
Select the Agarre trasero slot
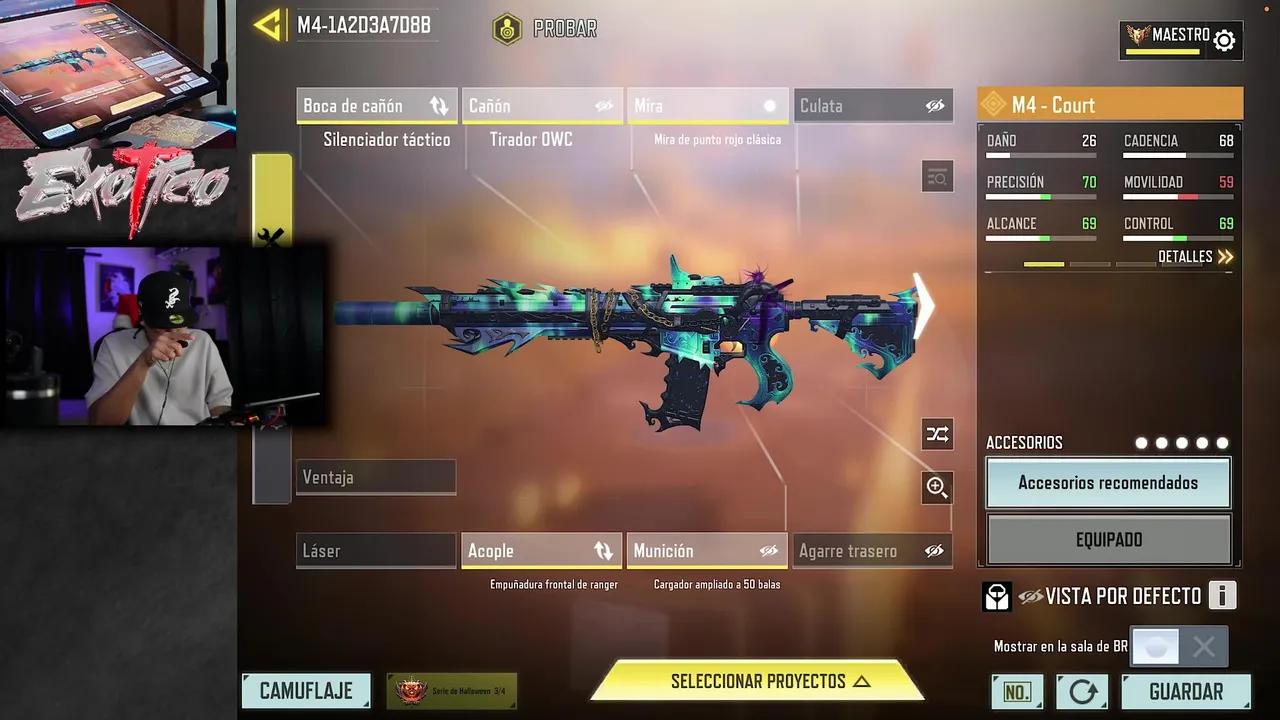coord(872,551)
